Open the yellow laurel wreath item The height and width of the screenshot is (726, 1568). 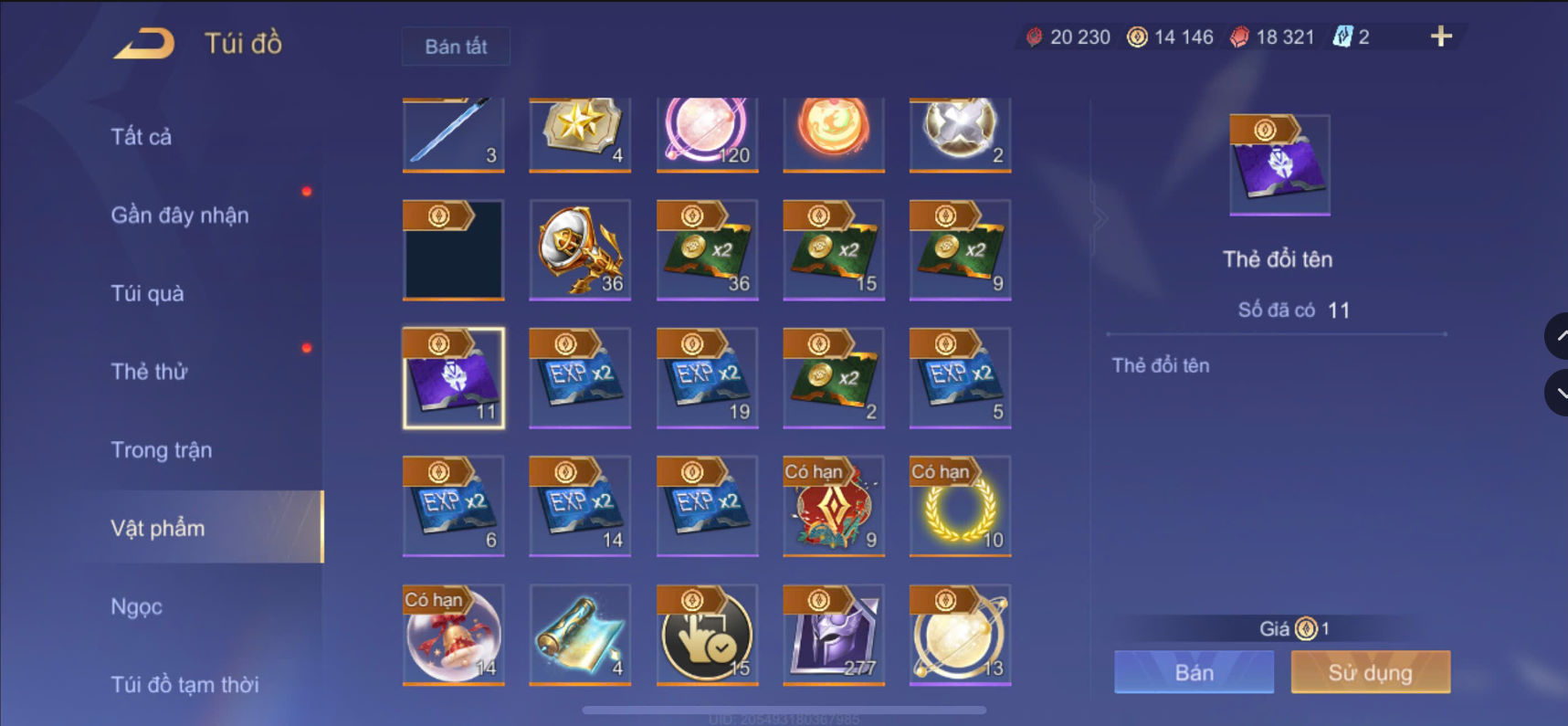coord(960,505)
